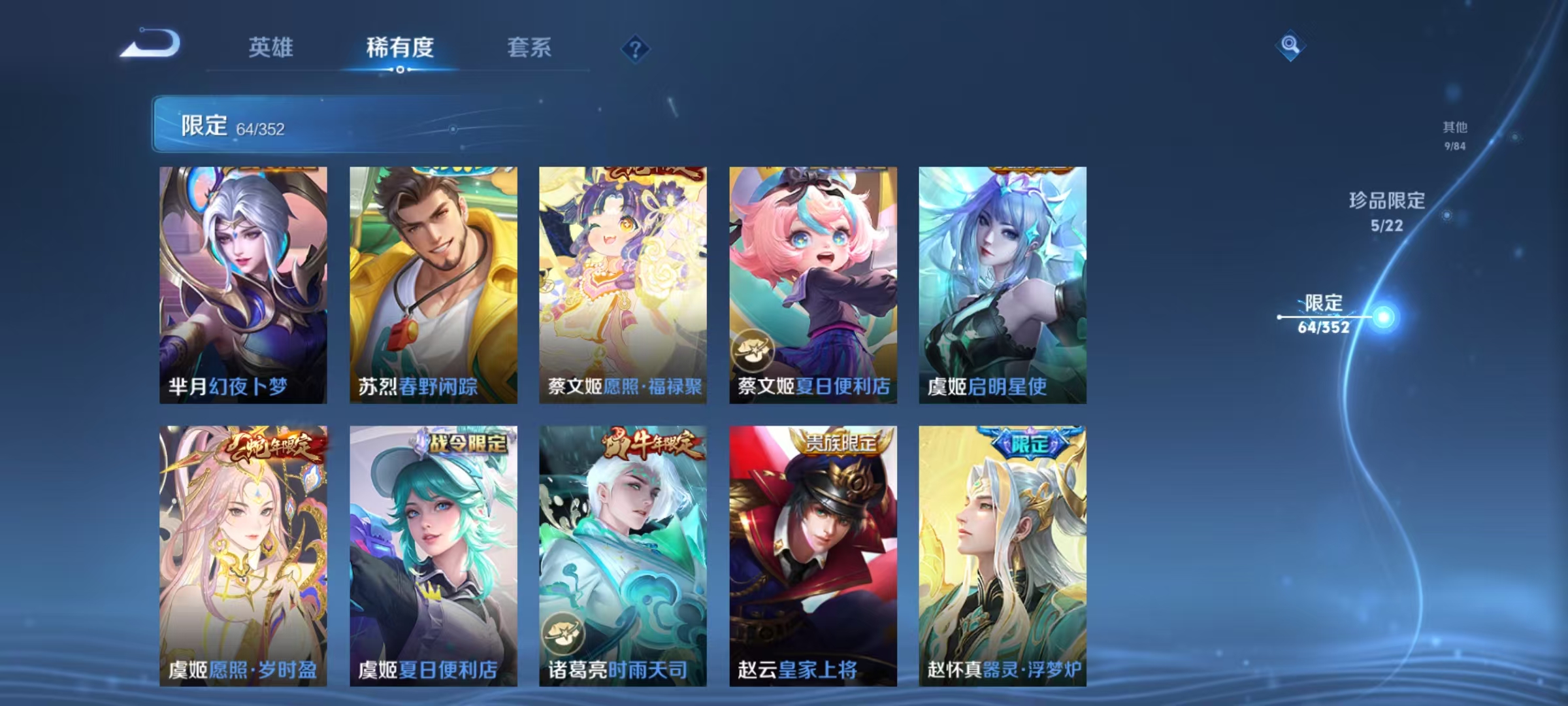Switch to the 英雄 tab
The width and height of the screenshot is (1568, 706).
[x=270, y=48]
